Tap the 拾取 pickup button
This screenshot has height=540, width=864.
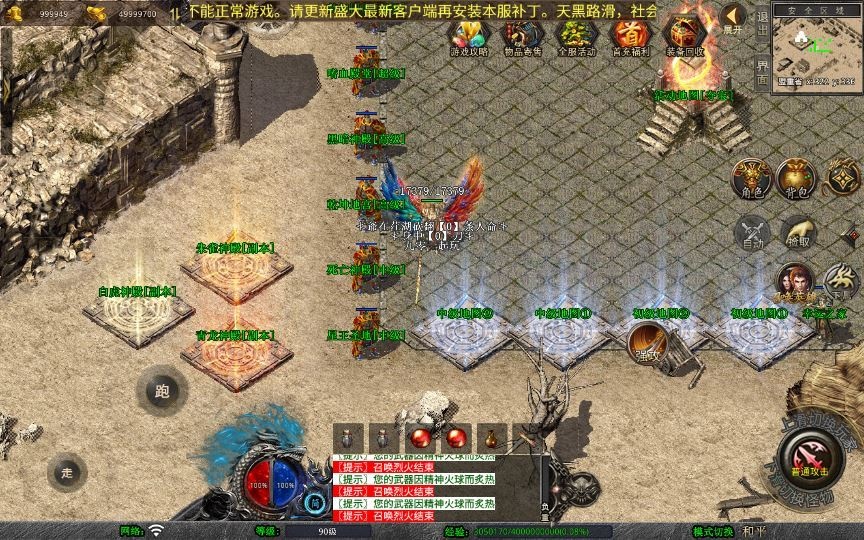coord(797,232)
